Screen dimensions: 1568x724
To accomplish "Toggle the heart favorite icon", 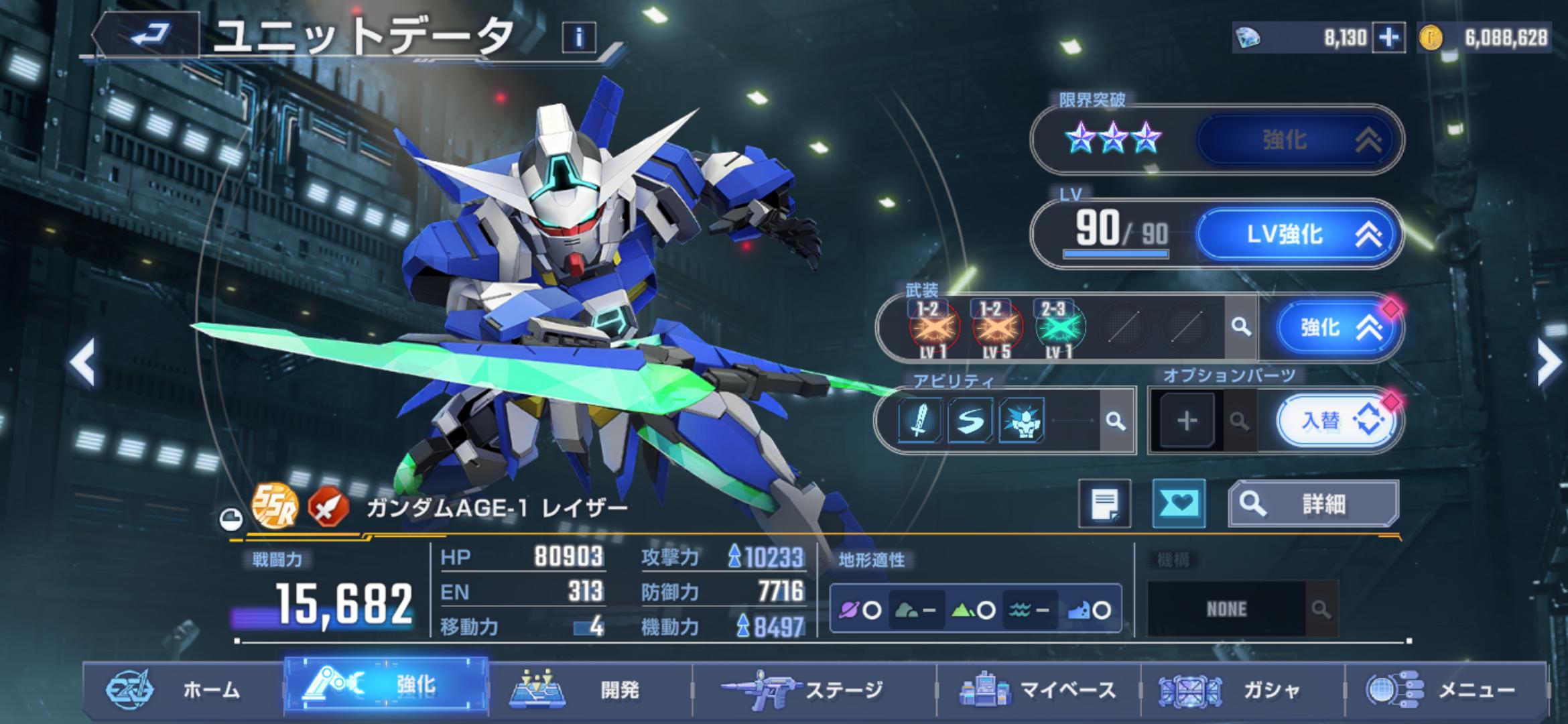I will 1179,503.
